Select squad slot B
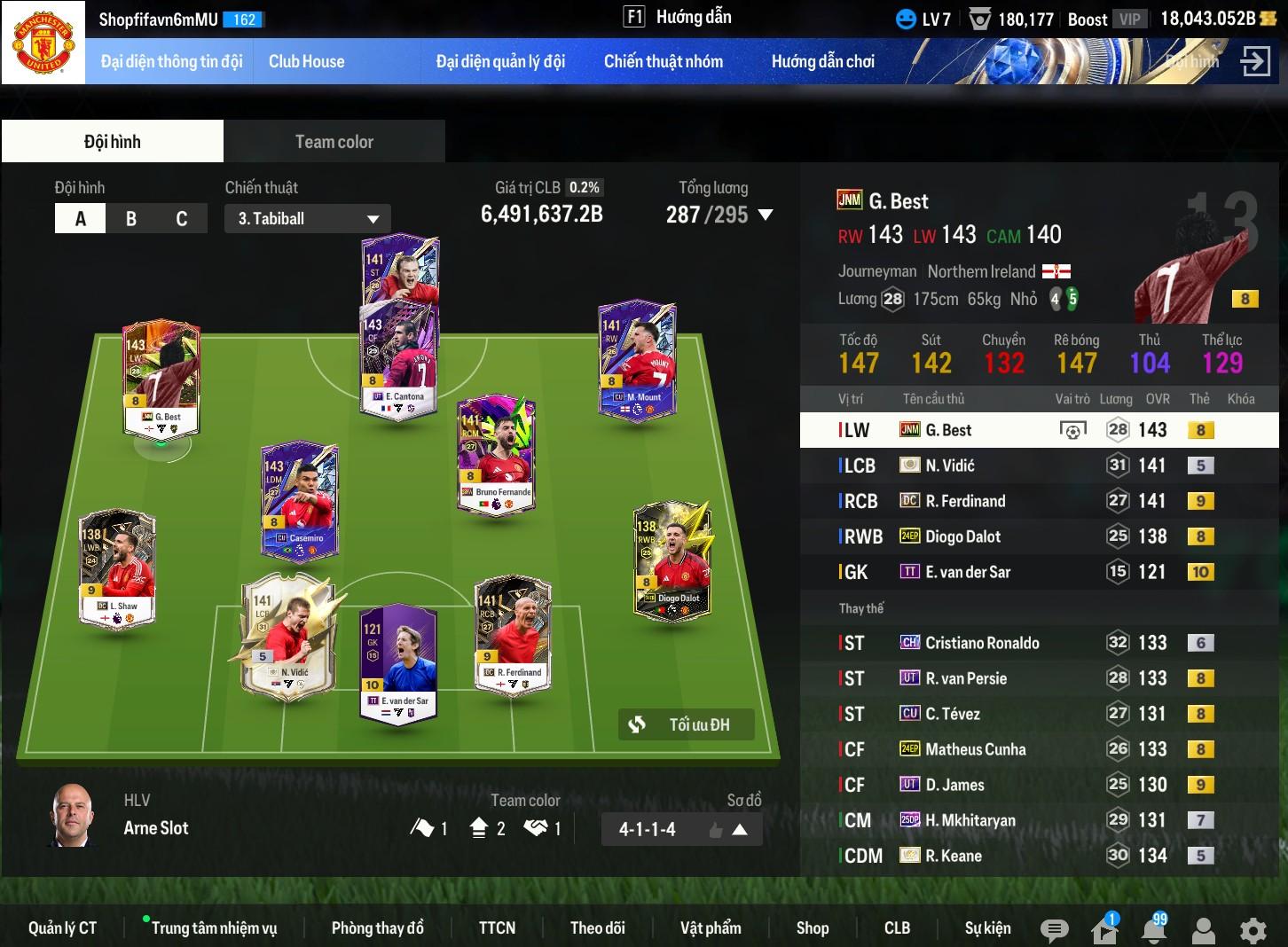 click(x=131, y=219)
